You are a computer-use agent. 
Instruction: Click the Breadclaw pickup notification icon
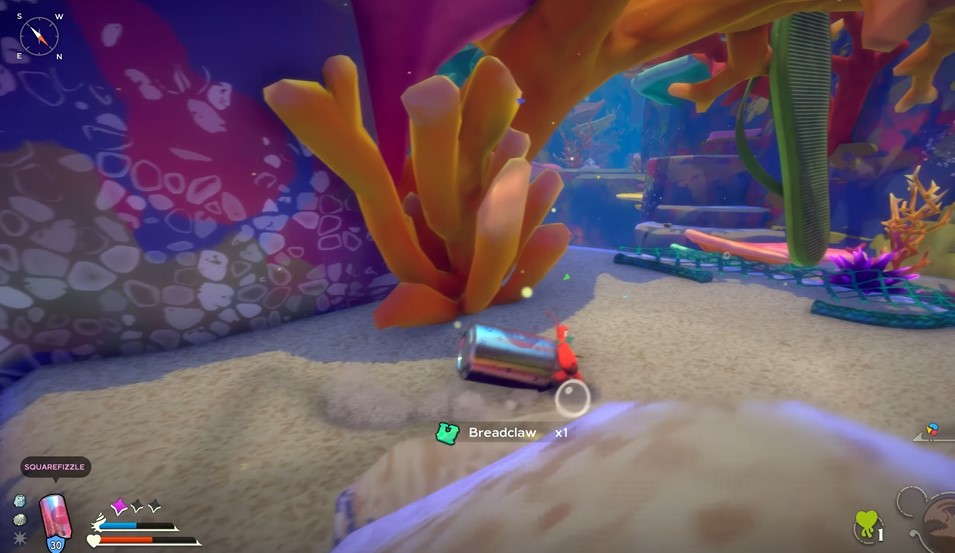447,433
